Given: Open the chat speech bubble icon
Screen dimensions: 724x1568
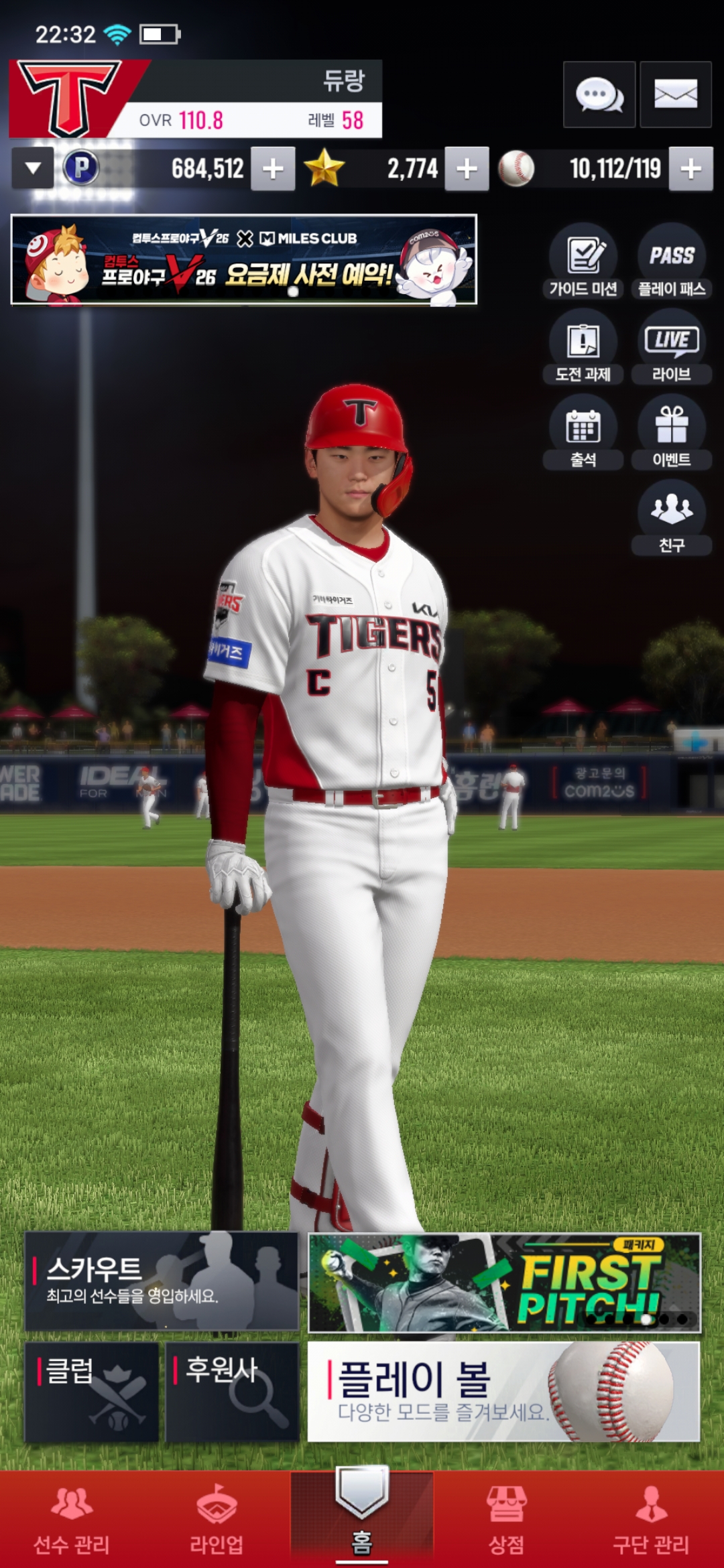Looking at the screenshot, I should [599, 94].
